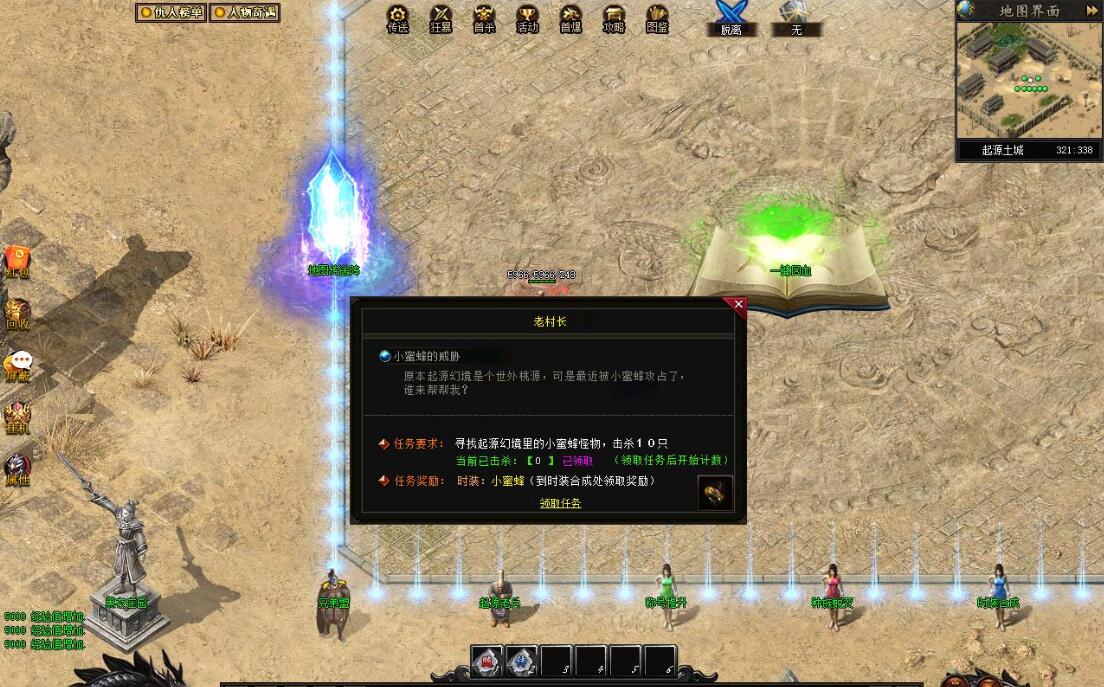Open the 回收 recycle icon

pos(17,312)
